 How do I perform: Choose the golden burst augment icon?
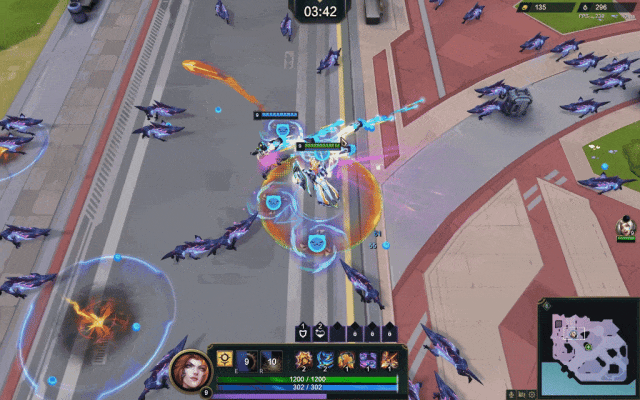(302, 359)
